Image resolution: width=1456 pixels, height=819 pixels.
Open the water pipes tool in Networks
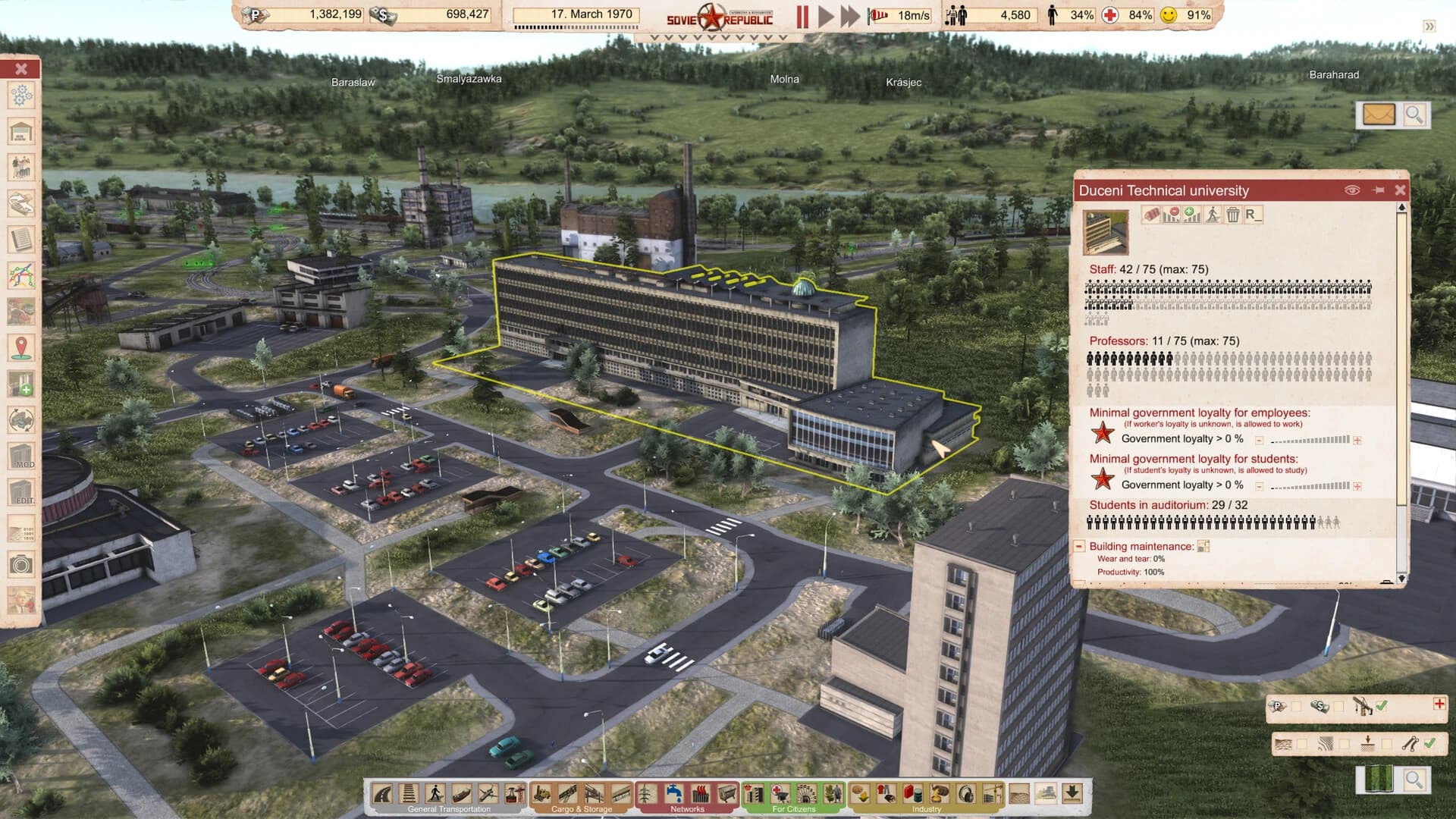click(x=673, y=793)
